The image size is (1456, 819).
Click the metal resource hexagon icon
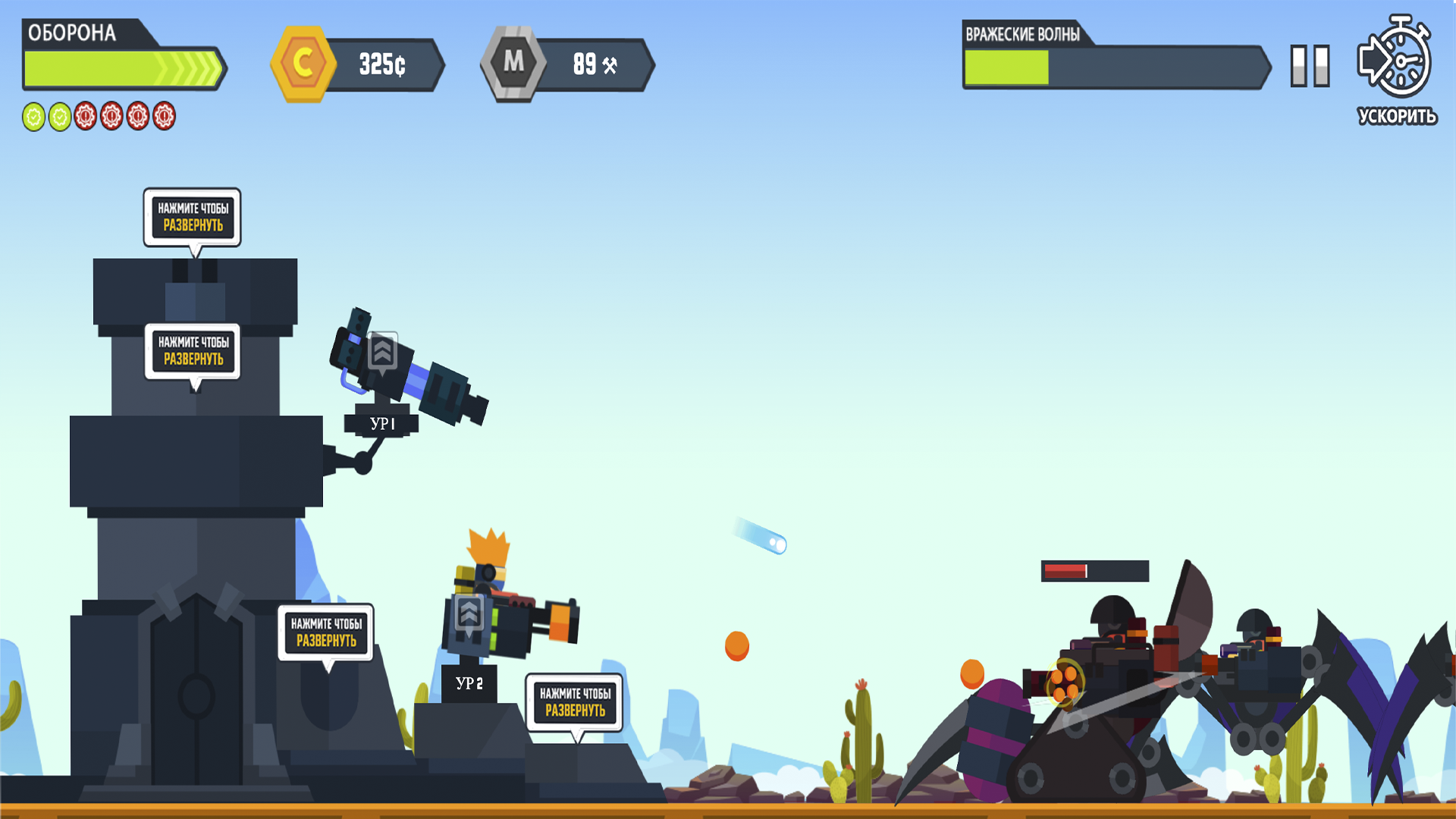[514, 64]
